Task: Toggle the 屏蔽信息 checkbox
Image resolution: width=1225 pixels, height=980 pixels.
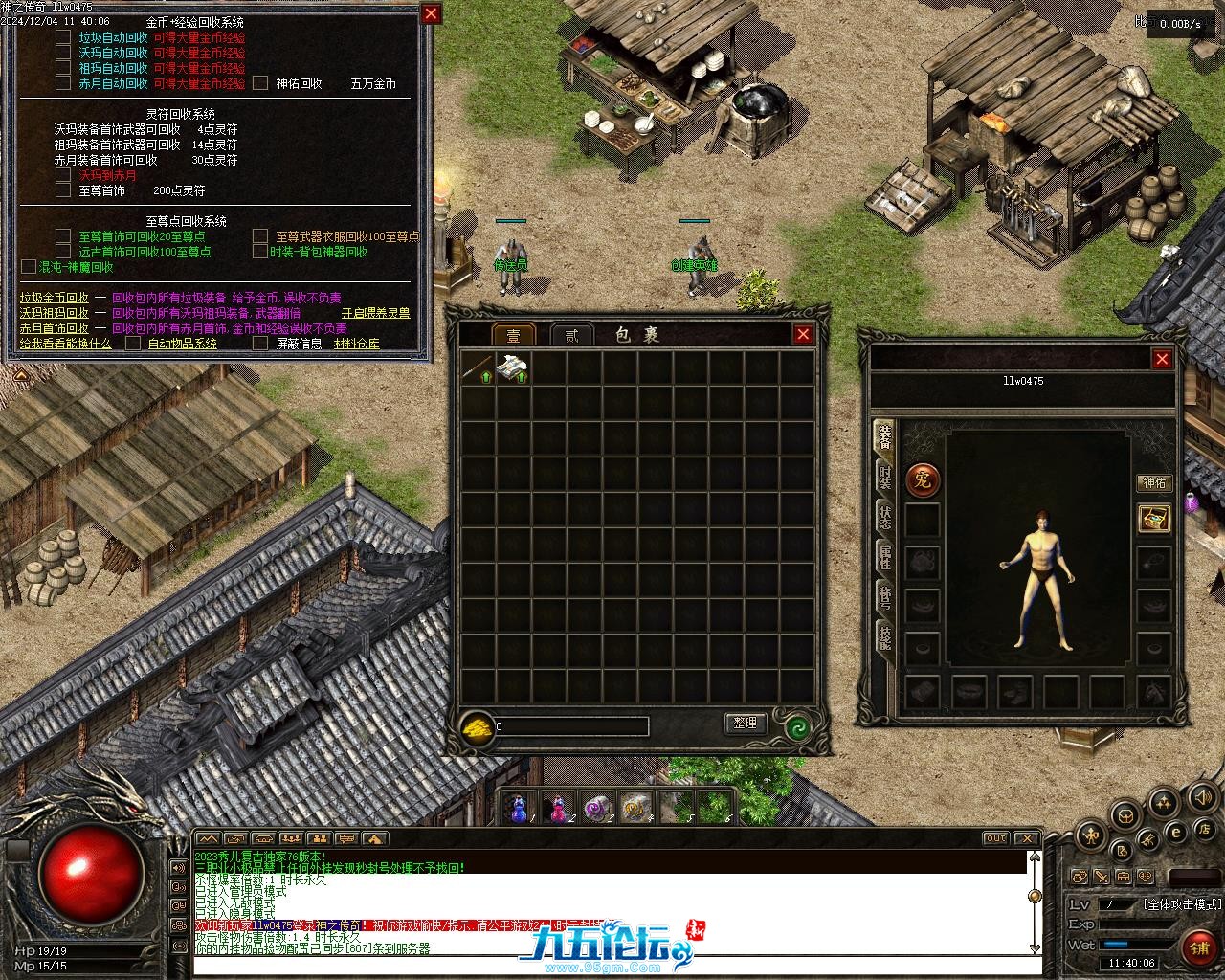Action: tap(260, 344)
